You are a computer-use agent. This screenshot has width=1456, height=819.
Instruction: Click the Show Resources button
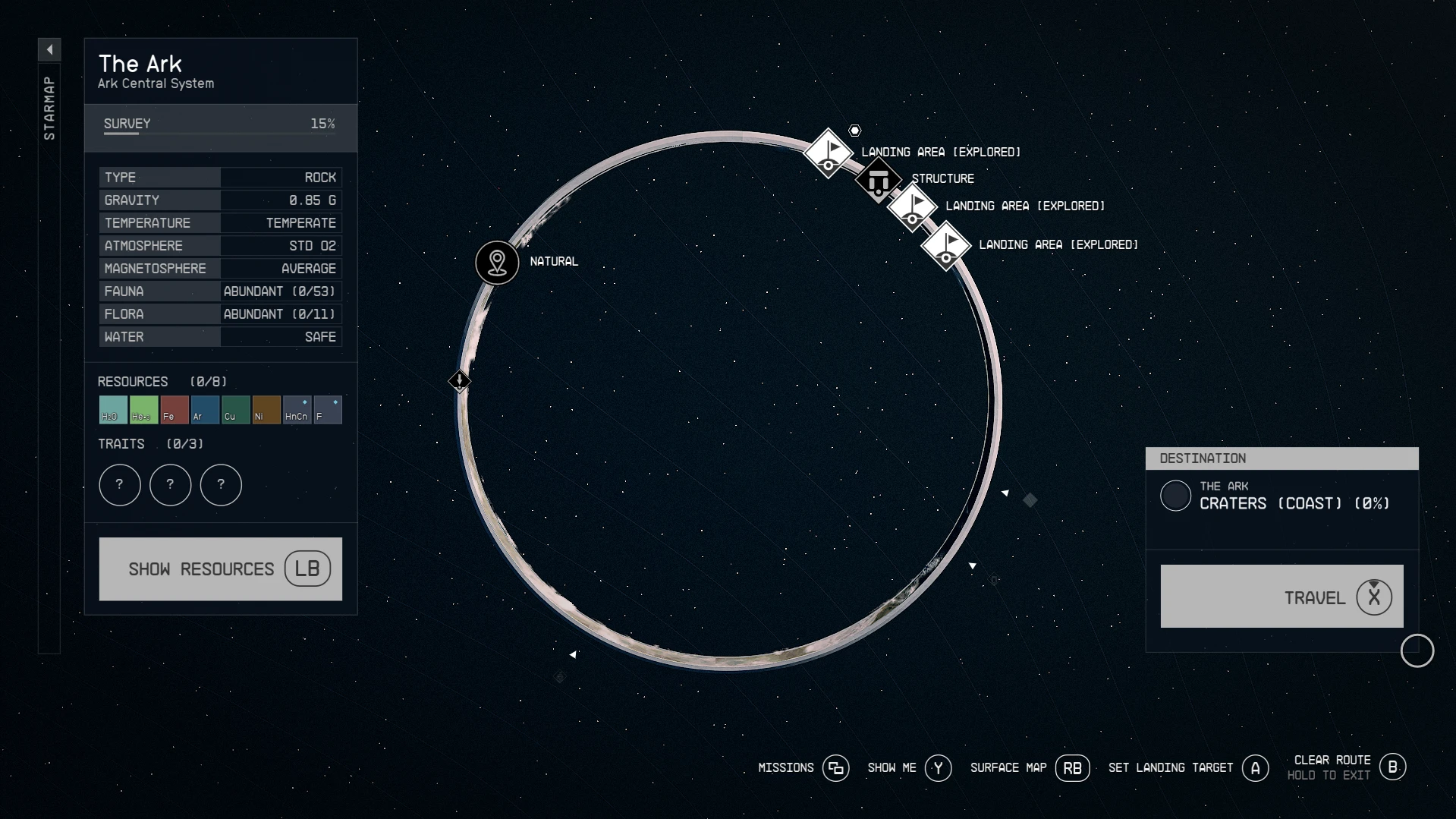click(x=220, y=569)
